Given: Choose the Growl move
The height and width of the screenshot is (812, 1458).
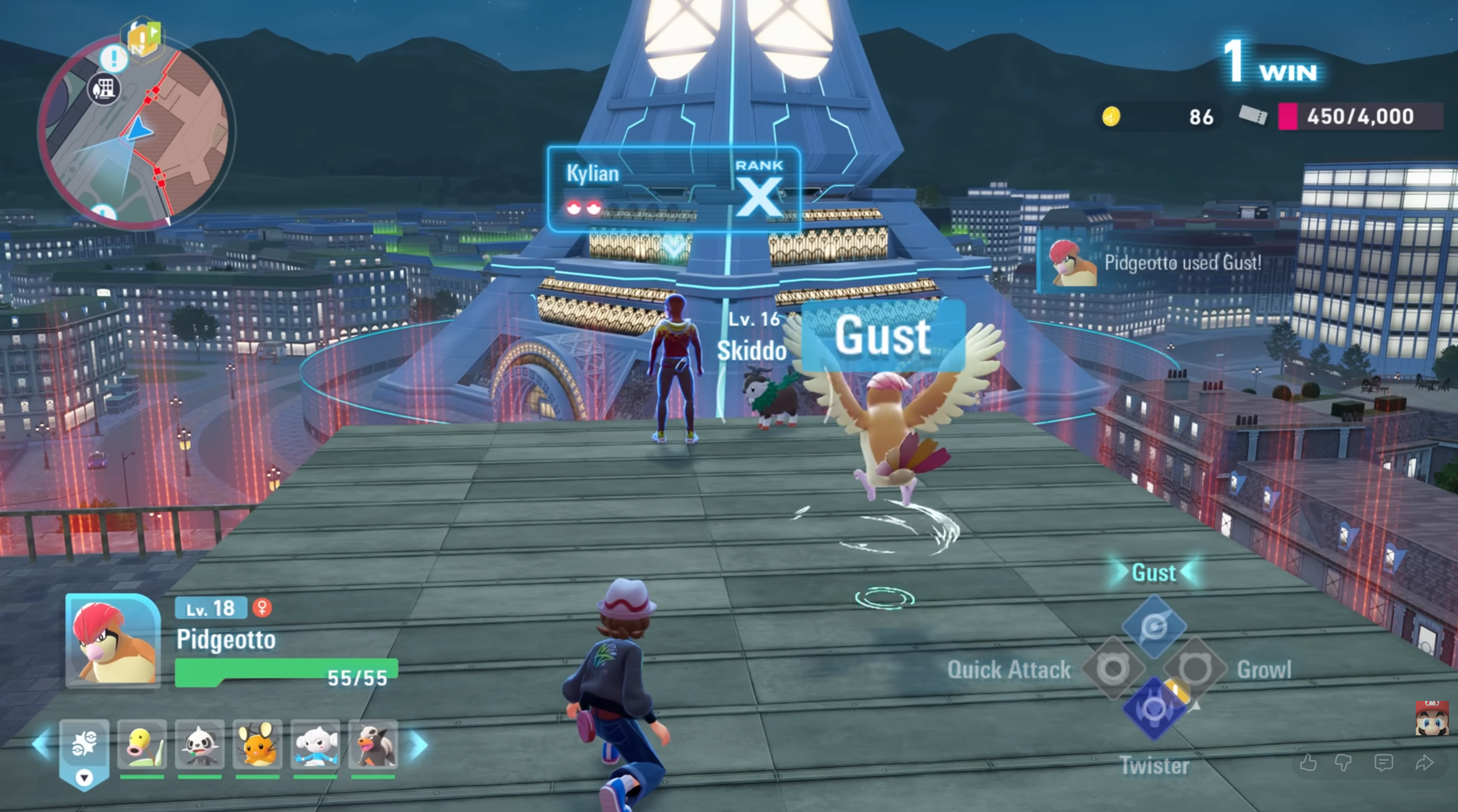Looking at the screenshot, I should (x=1195, y=669).
